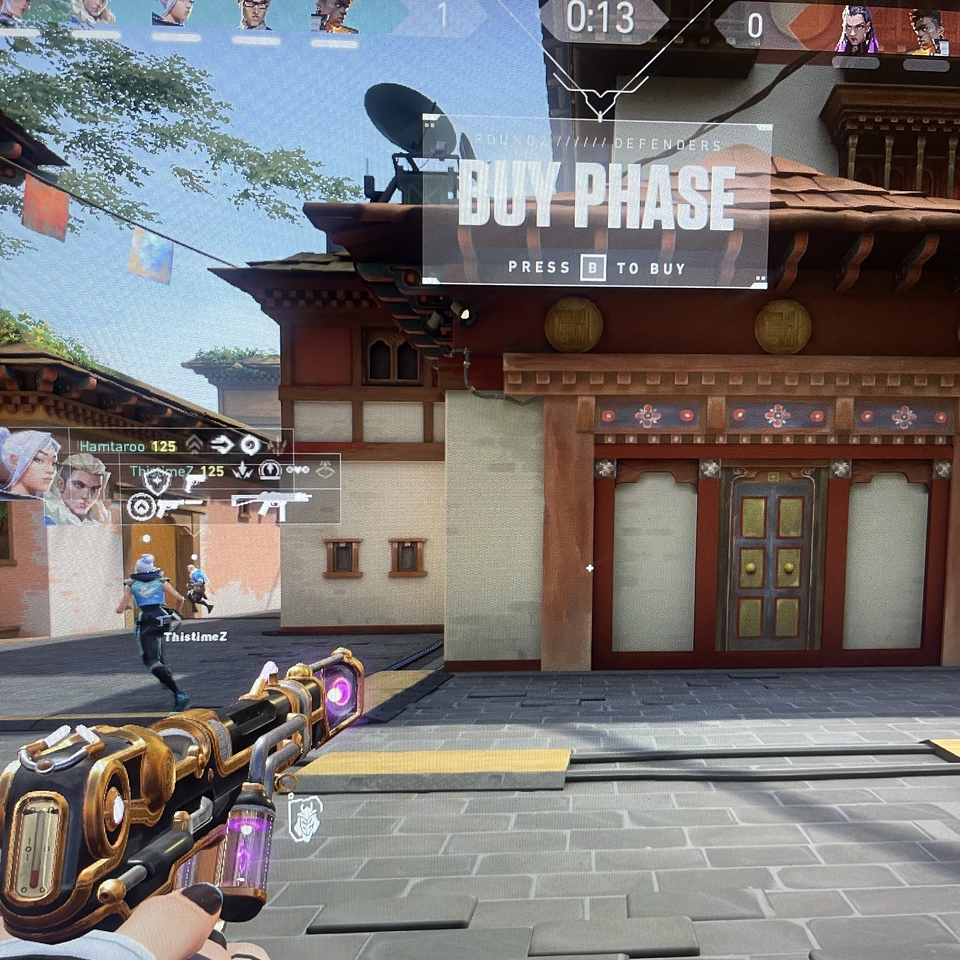Select the silenced Ghost pistol icon
This screenshot has height=960, width=960.
click(179, 506)
